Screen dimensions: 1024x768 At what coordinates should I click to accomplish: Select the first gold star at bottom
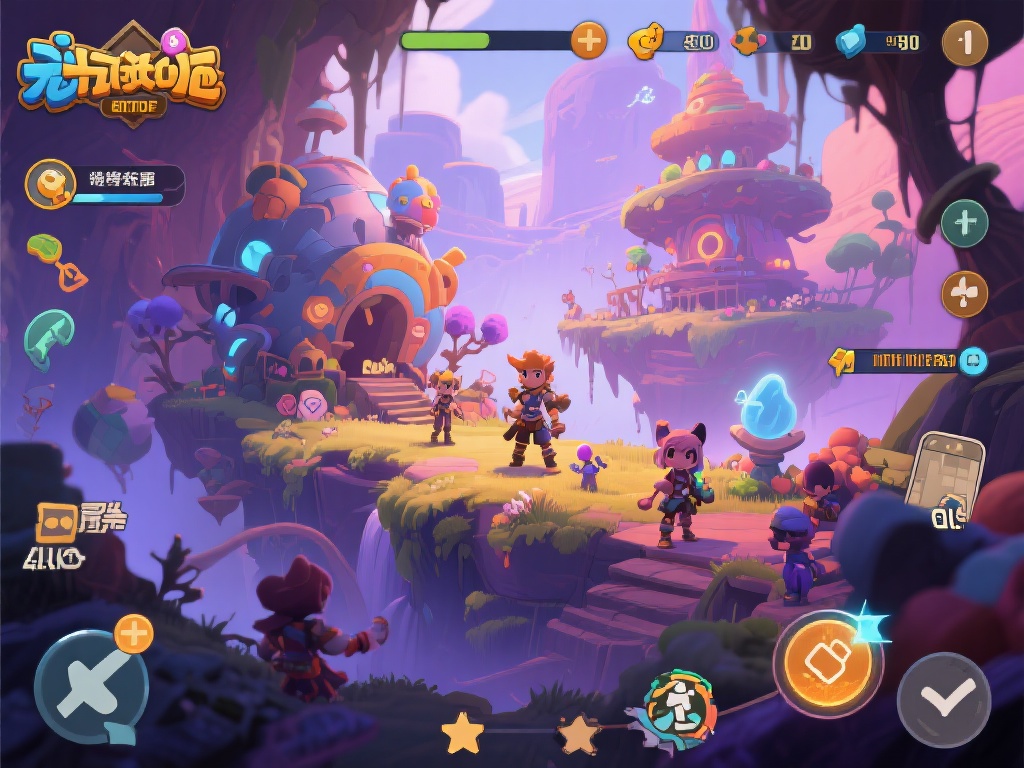coord(462,734)
